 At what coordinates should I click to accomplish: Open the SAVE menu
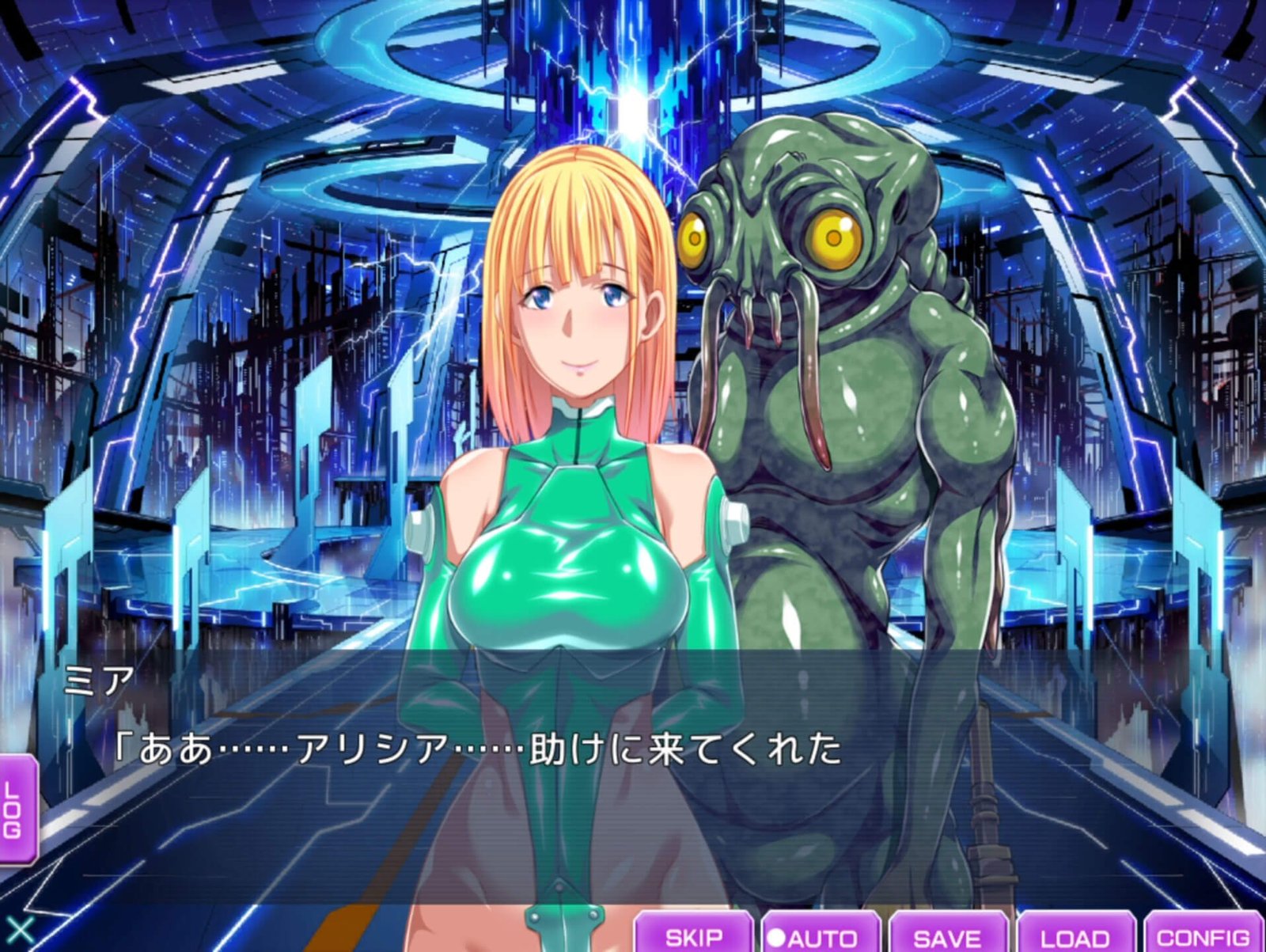(x=948, y=935)
